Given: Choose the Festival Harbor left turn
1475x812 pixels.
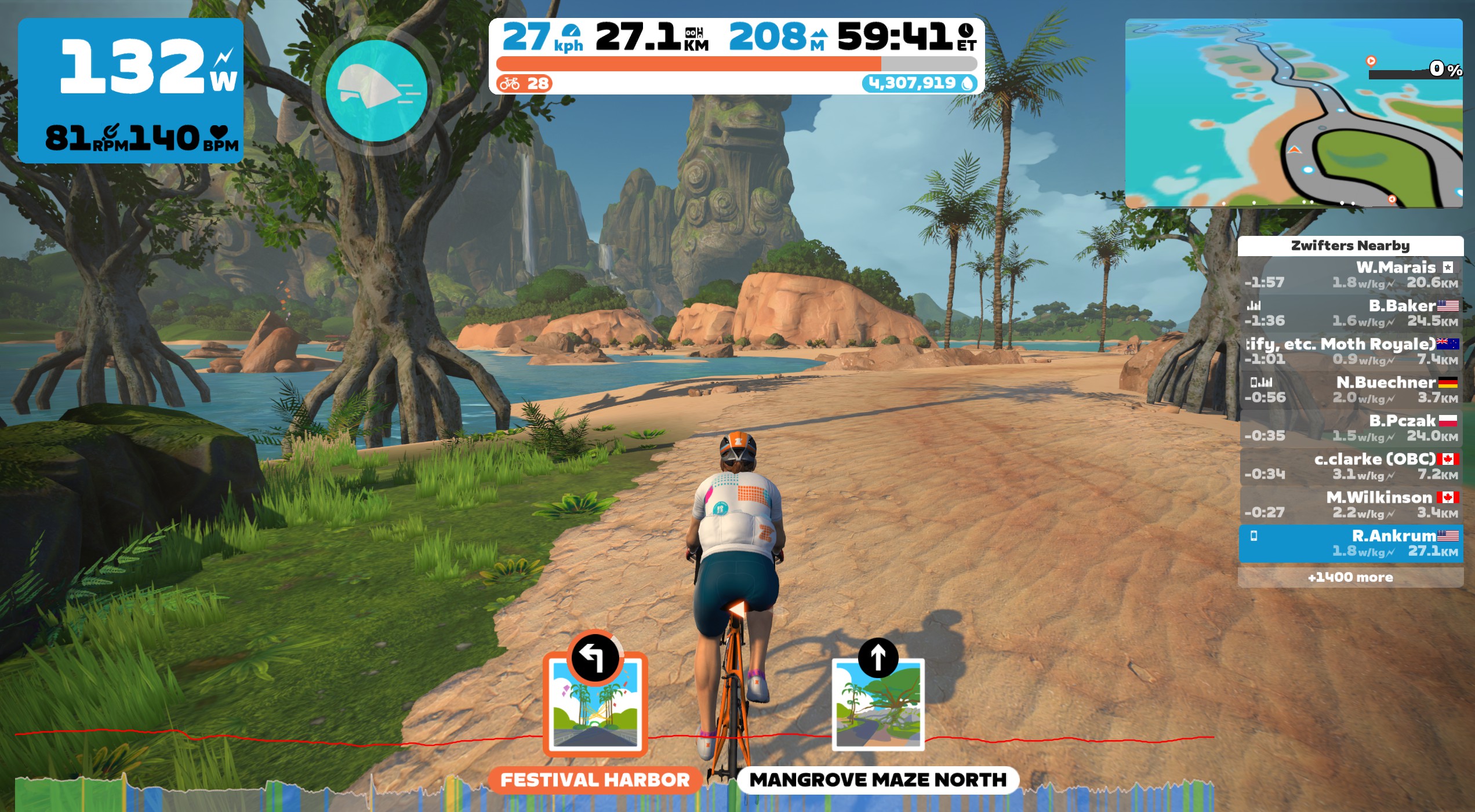Looking at the screenshot, I should coord(595,702).
